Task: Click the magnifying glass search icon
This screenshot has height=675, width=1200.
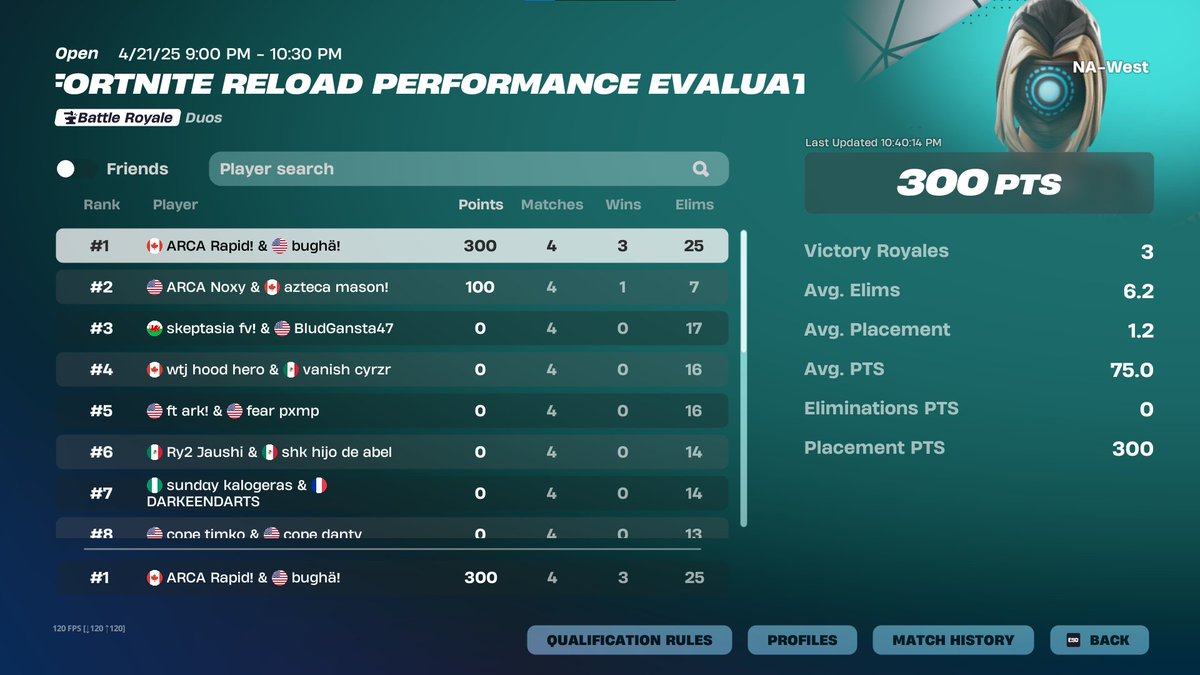Action: click(x=701, y=169)
